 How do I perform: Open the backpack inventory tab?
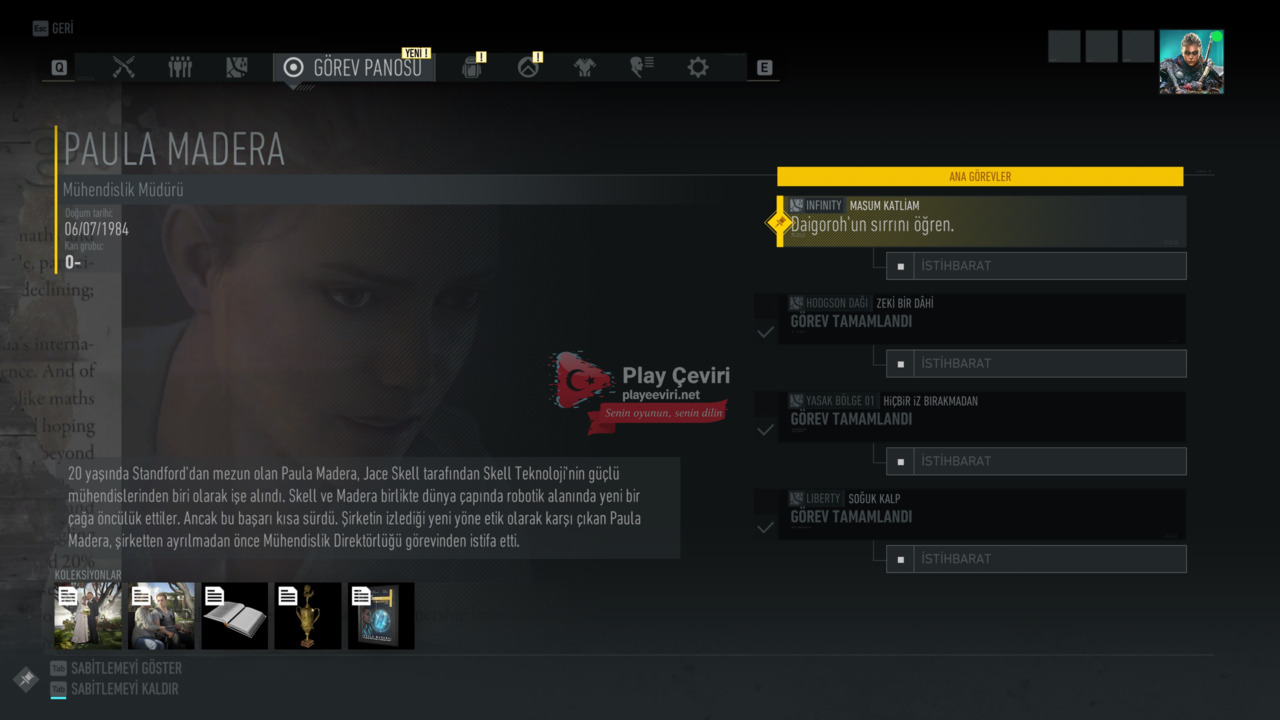(472, 67)
